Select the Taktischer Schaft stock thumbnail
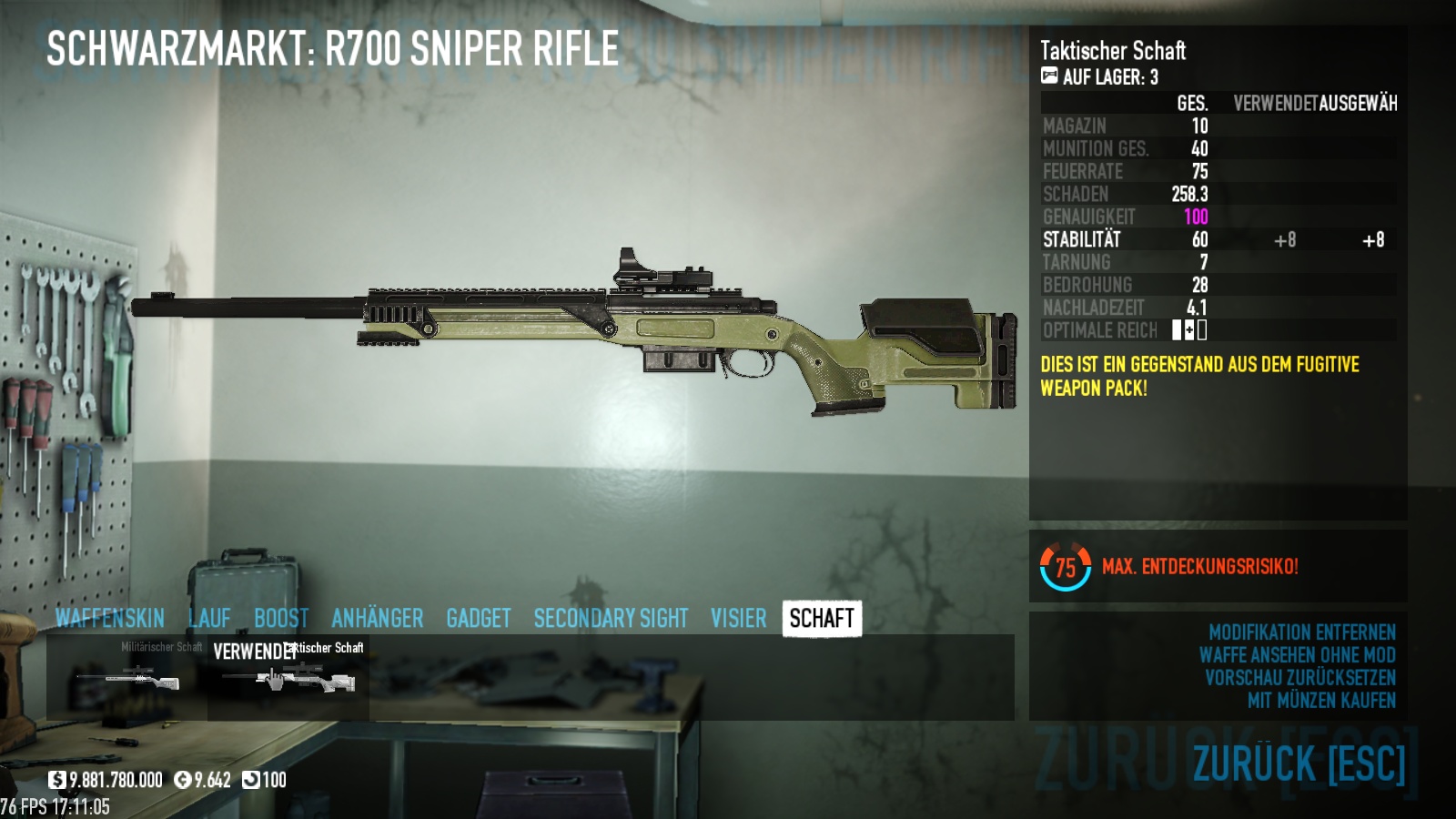The image size is (1456, 819). pos(288,678)
